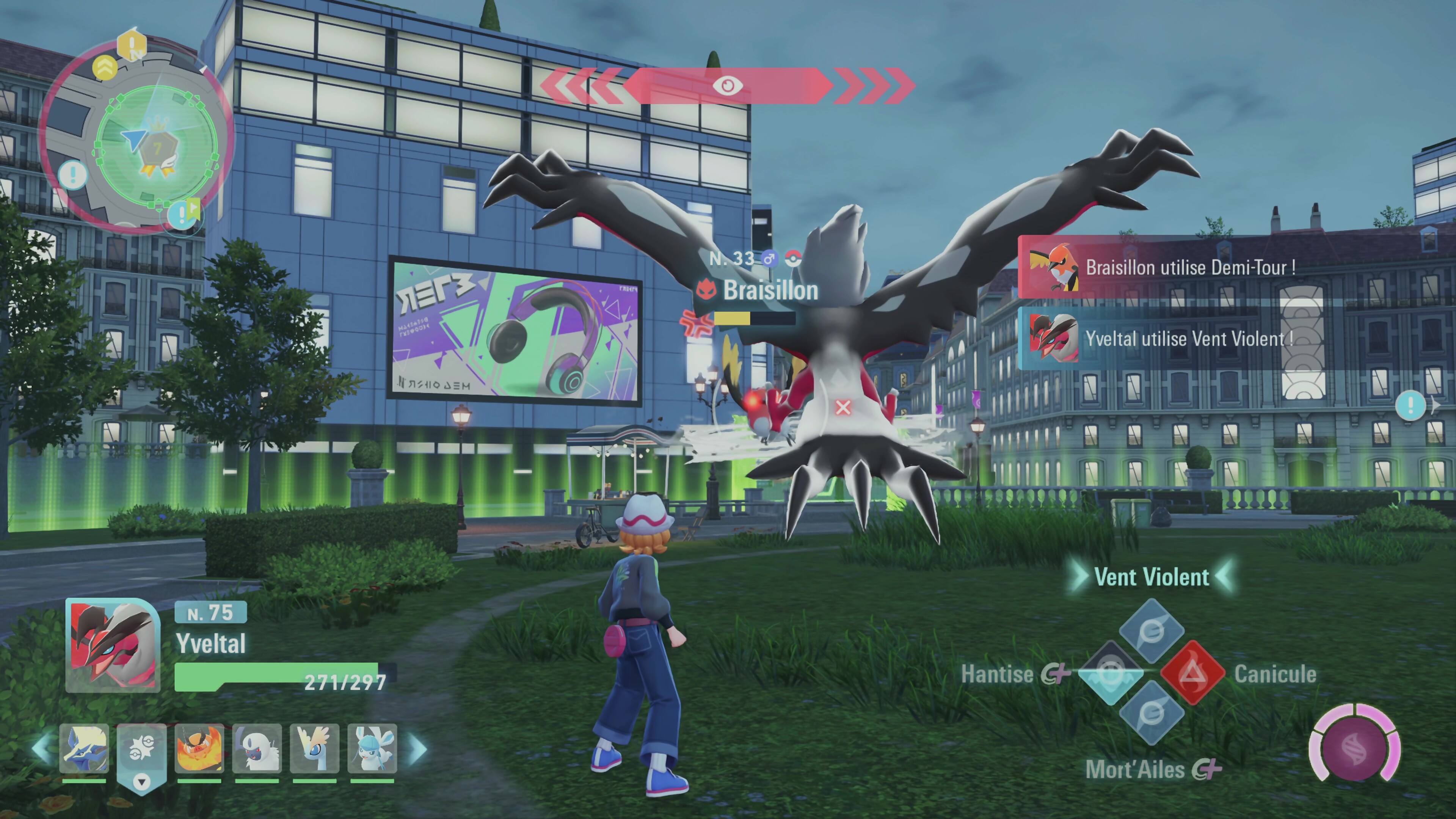
Task: Select Emboar in the party bar
Action: 199,748
